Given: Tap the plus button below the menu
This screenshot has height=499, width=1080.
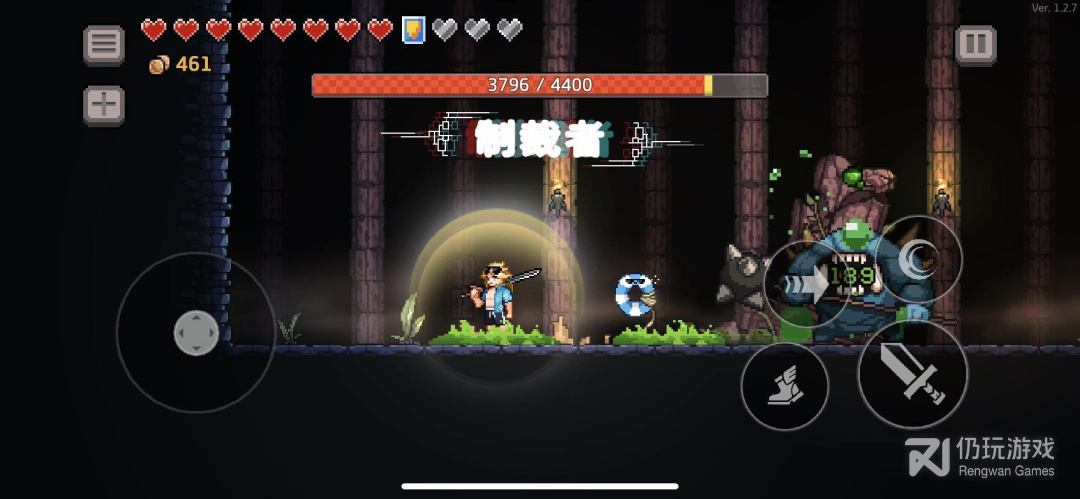Looking at the screenshot, I should coord(103,105).
